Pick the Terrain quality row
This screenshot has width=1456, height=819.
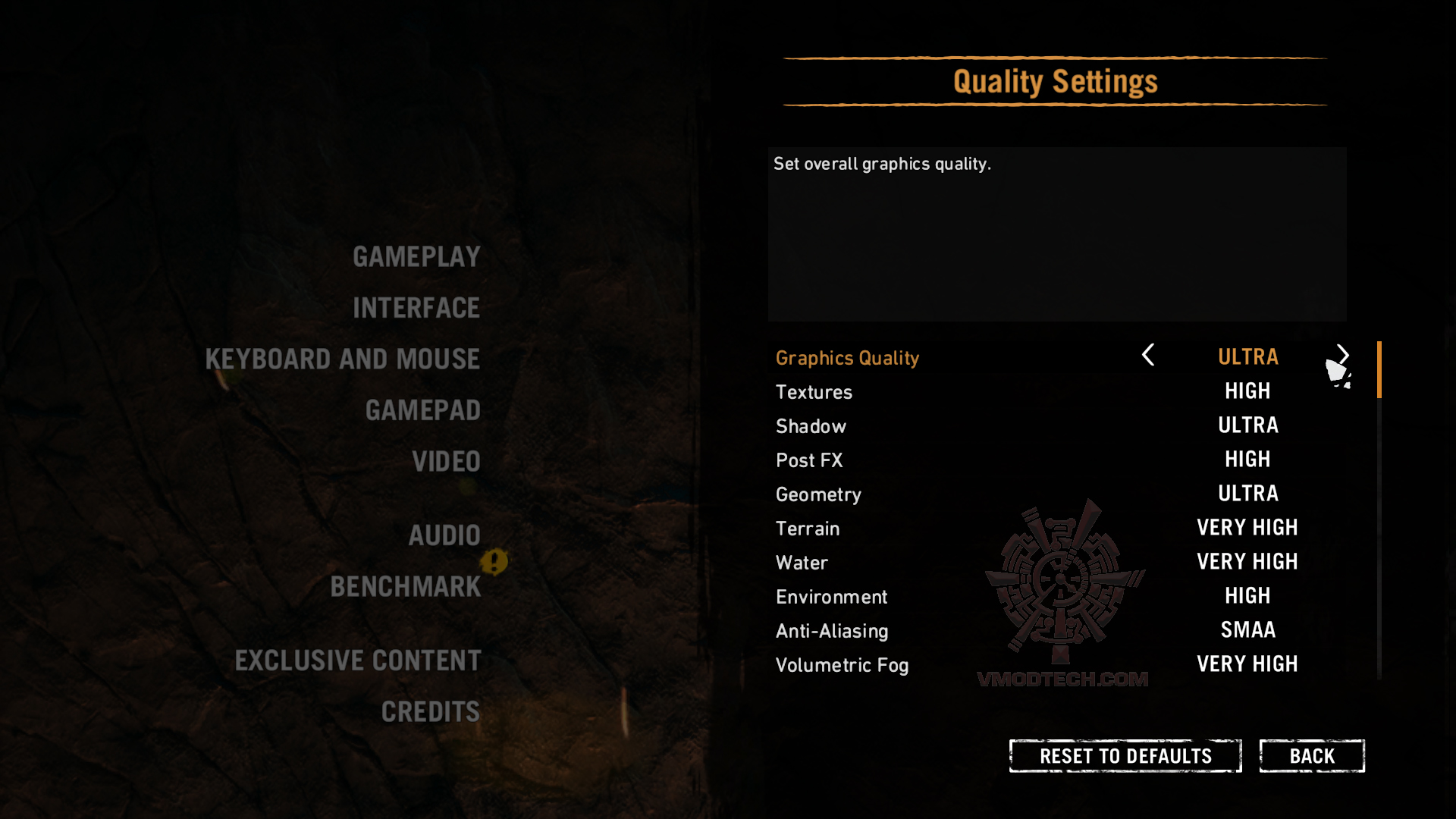pyautogui.click(x=808, y=529)
